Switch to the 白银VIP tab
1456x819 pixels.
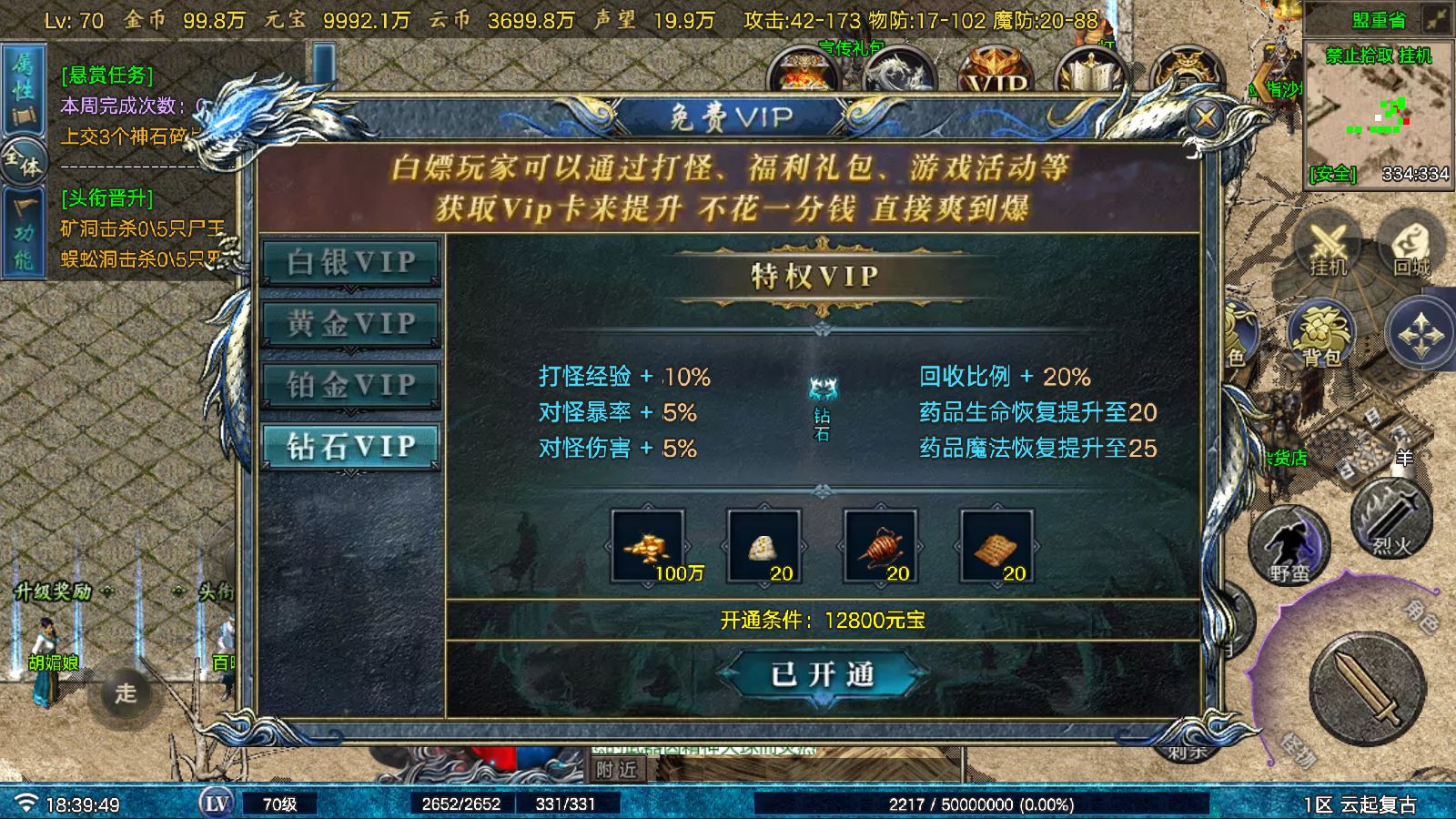[x=349, y=260]
